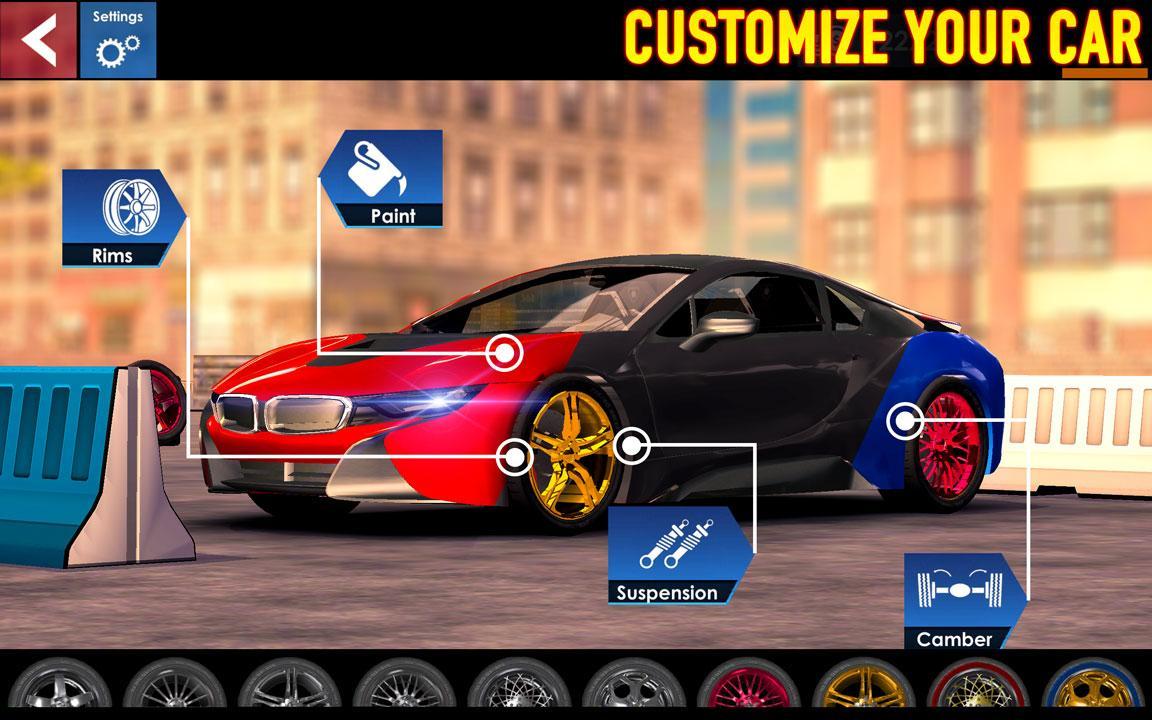1152x720 pixels.
Task: Go back with the white arrow button
Action: coord(38,39)
